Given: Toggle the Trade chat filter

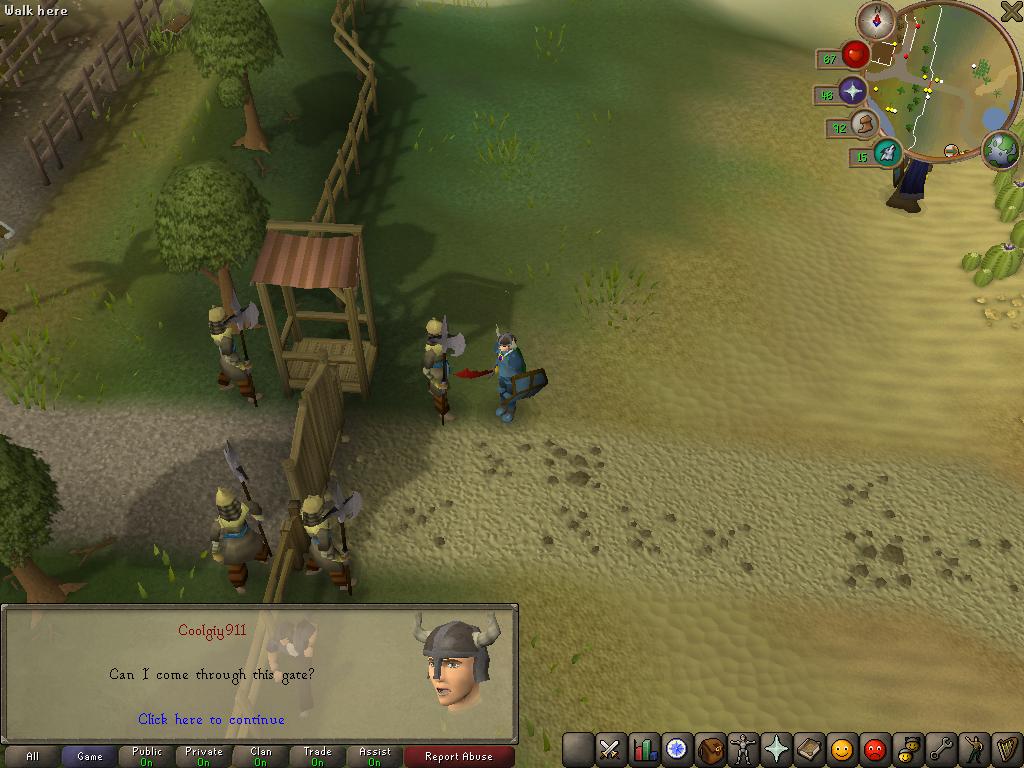Looking at the screenshot, I should point(318,757).
